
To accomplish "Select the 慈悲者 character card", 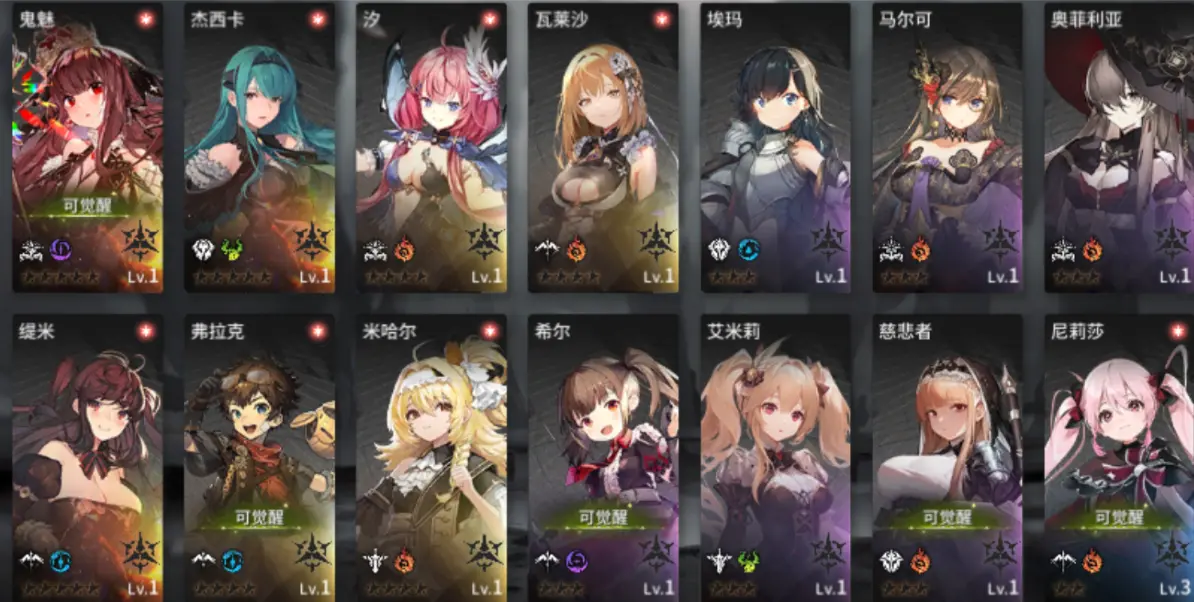I will tap(946, 458).
